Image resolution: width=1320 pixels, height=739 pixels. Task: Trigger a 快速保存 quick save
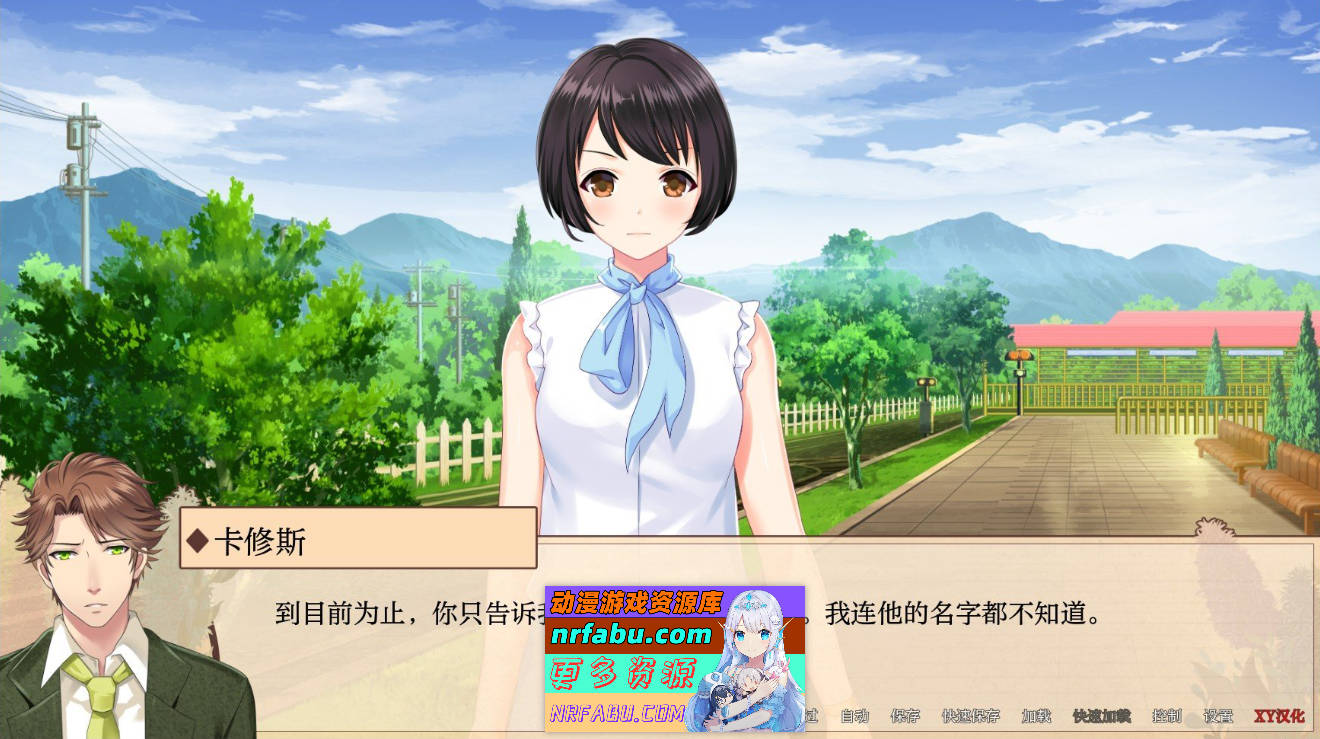pyautogui.click(x=972, y=717)
